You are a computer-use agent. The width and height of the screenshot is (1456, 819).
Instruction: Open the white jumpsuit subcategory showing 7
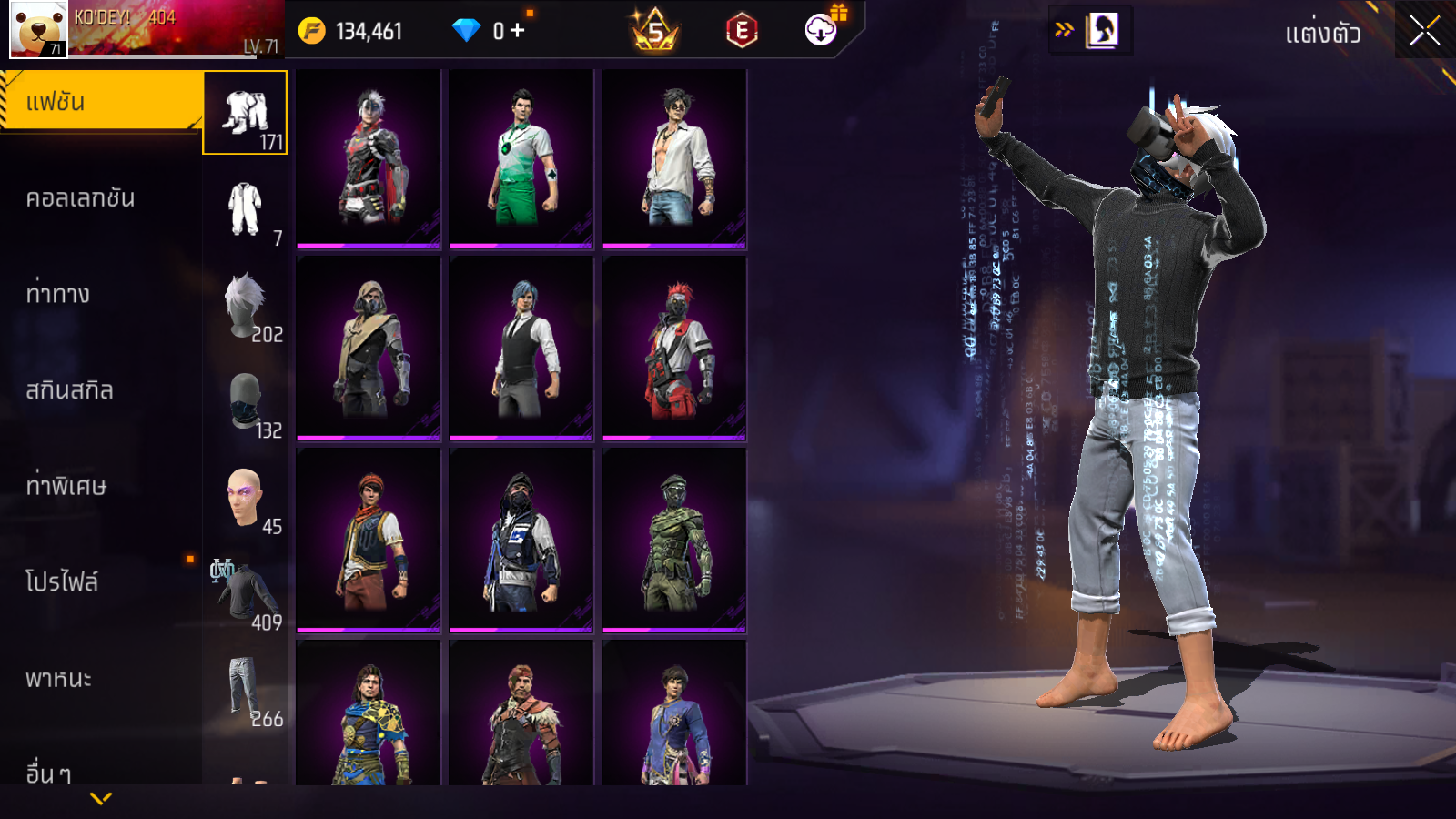(x=245, y=209)
